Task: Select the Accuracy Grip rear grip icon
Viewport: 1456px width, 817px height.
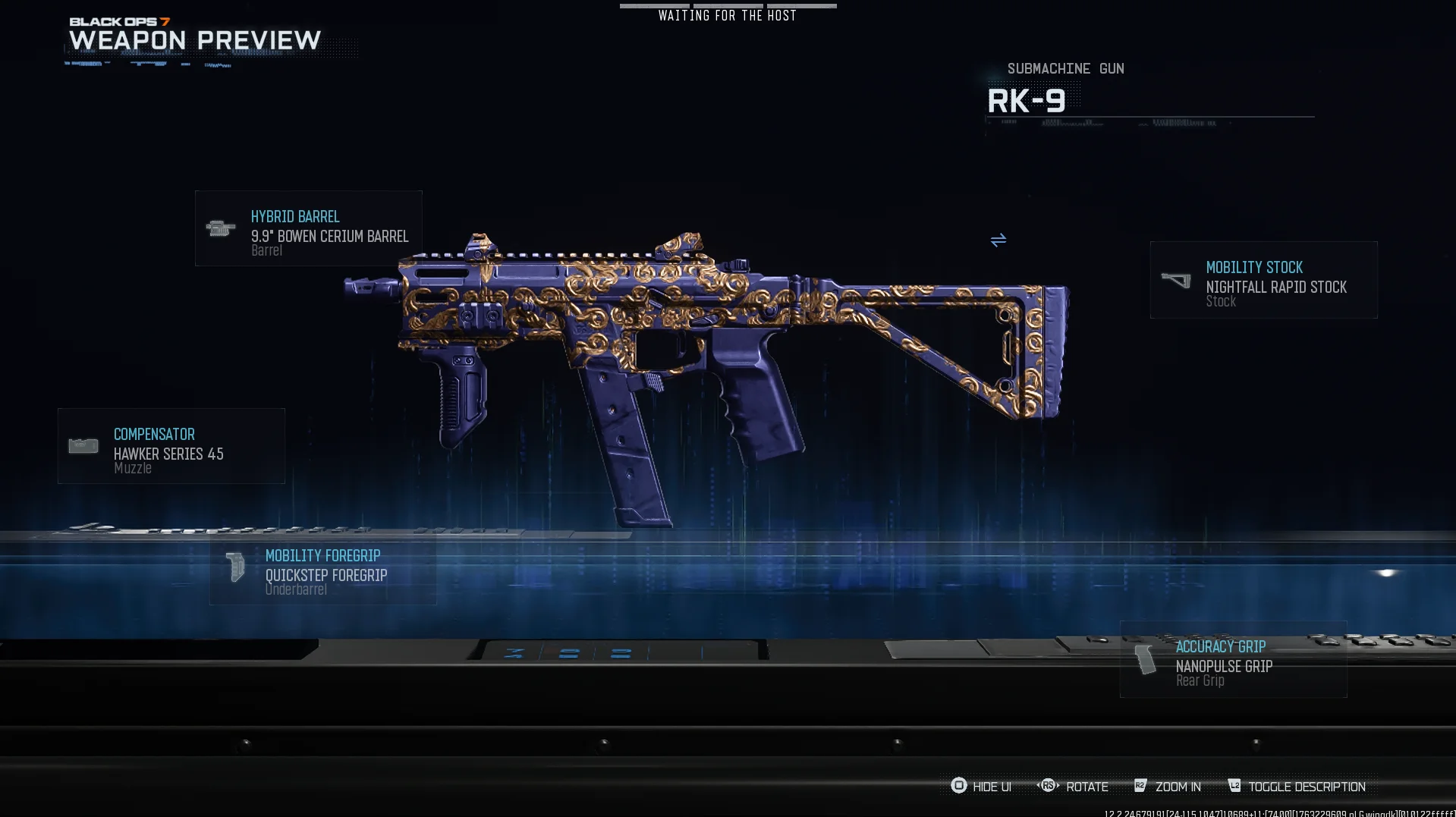Action: tap(1146, 658)
